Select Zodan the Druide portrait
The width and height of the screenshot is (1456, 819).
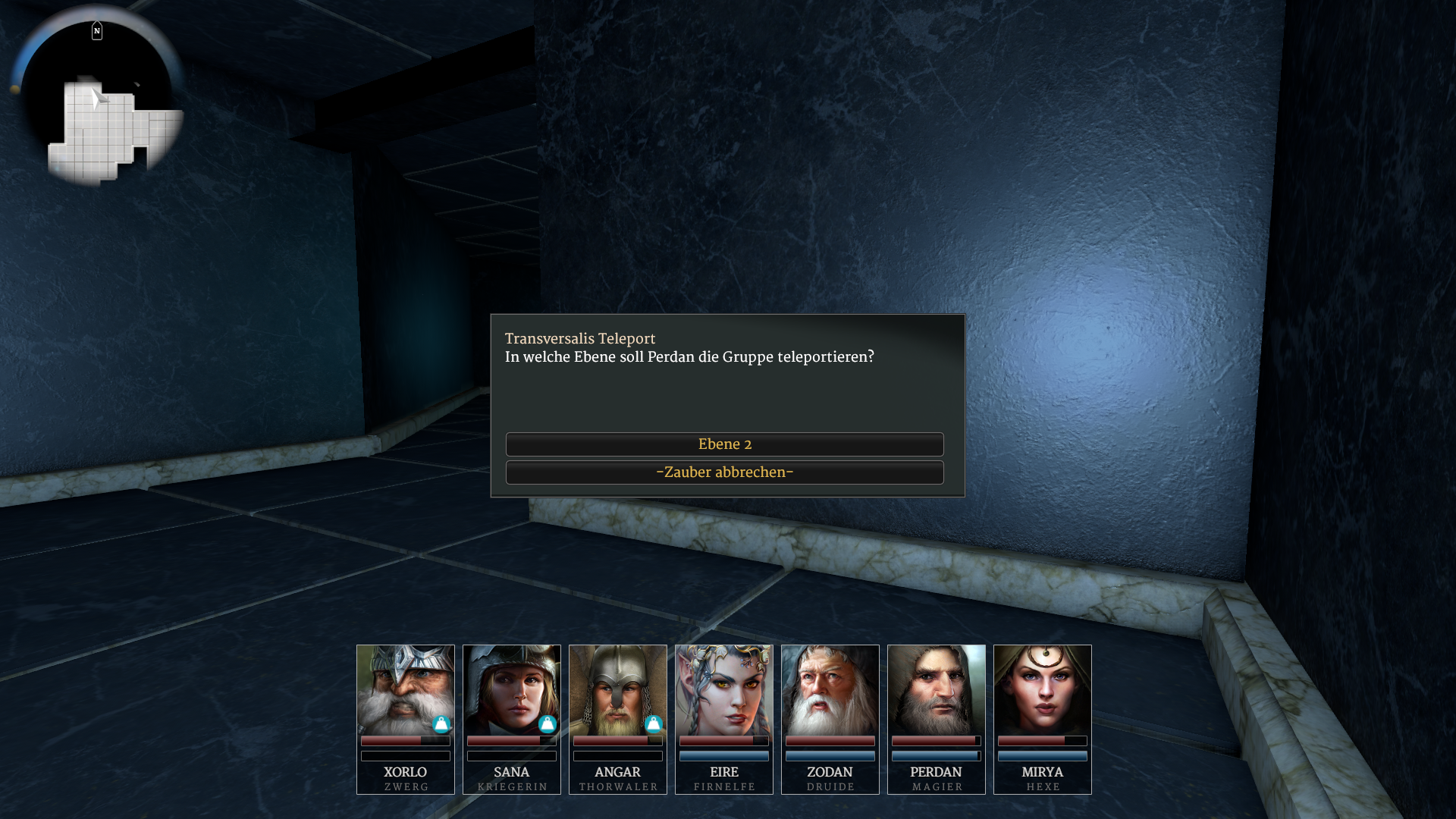830,690
